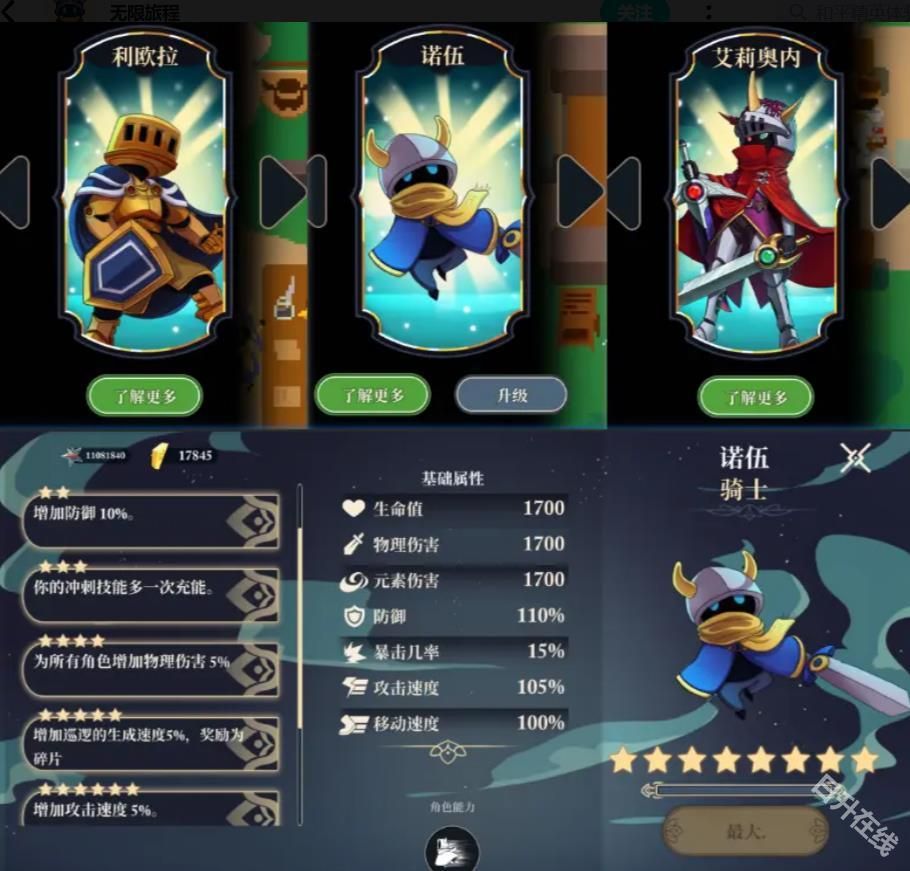Screen dimensions: 910x871
Task: Close the 诺伍 骑士 details panel
Action: (855, 458)
